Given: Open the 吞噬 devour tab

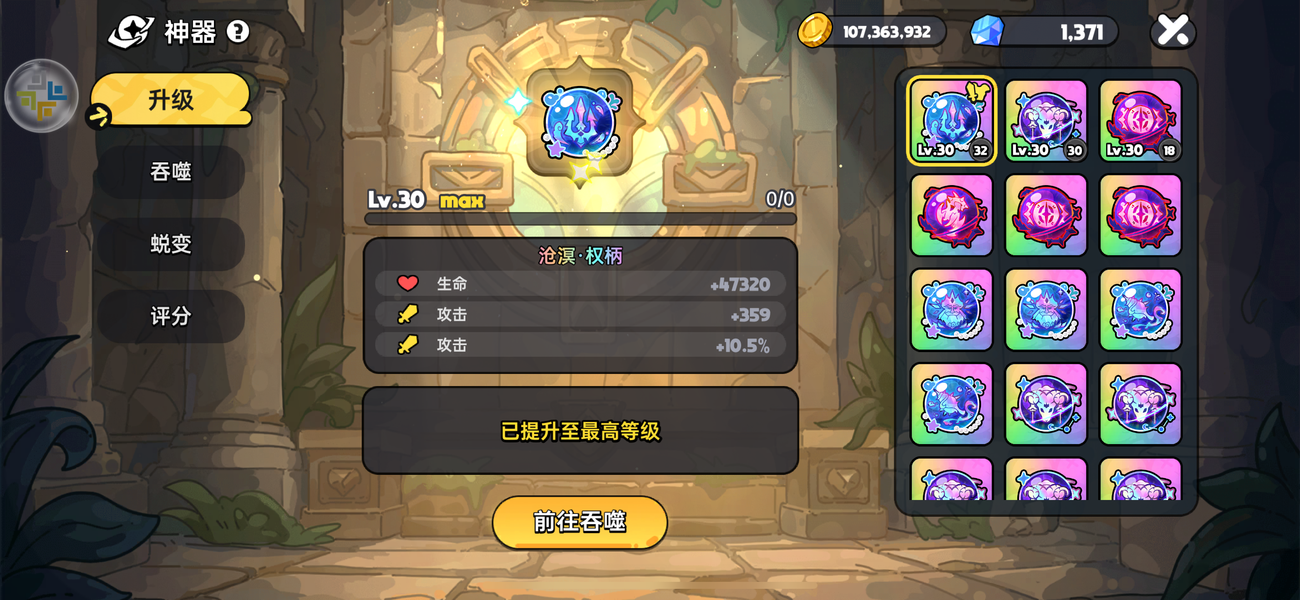Looking at the screenshot, I should tap(170, 172).
